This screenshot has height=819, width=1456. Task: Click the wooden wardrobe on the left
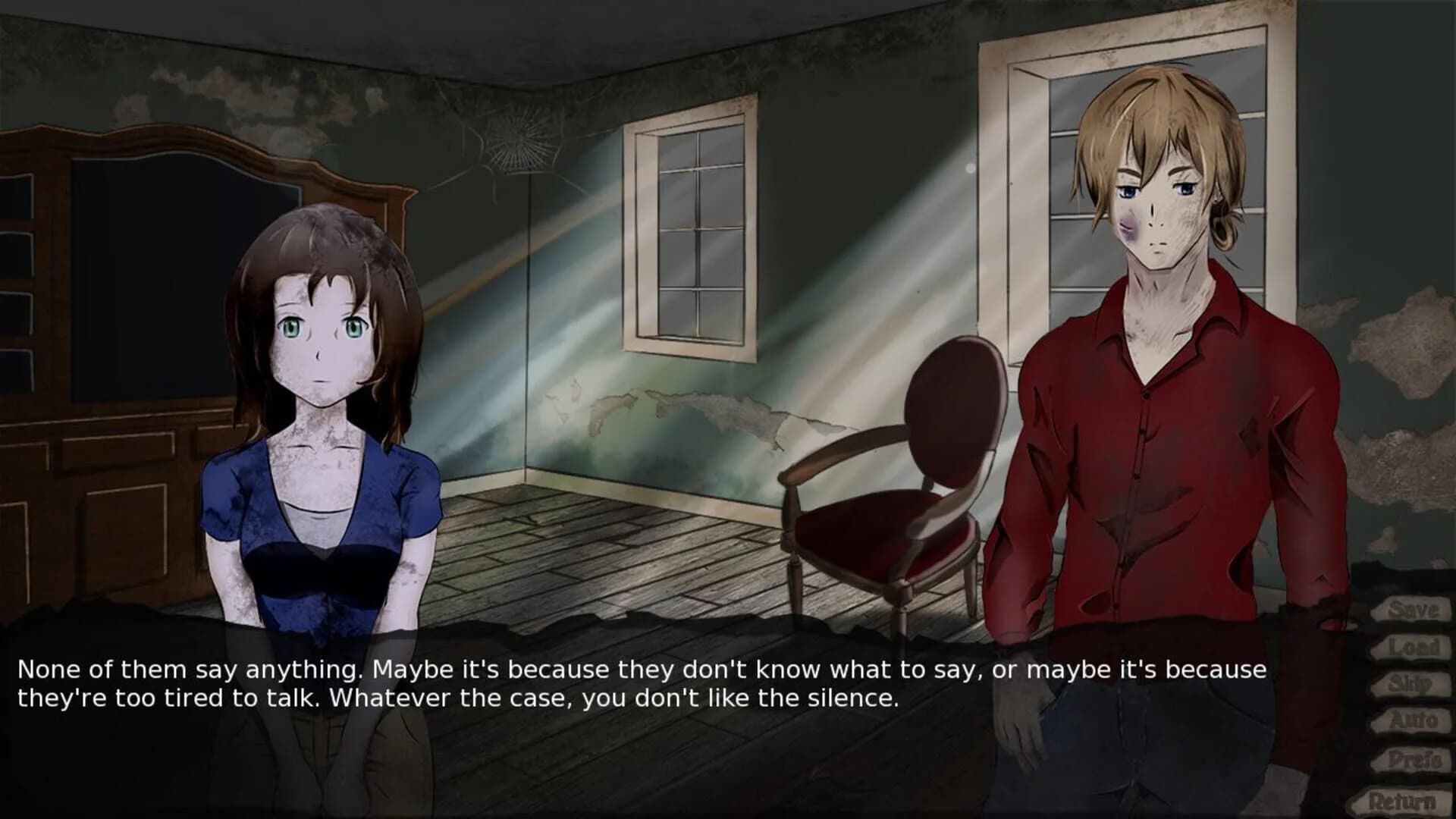point(114,341)
